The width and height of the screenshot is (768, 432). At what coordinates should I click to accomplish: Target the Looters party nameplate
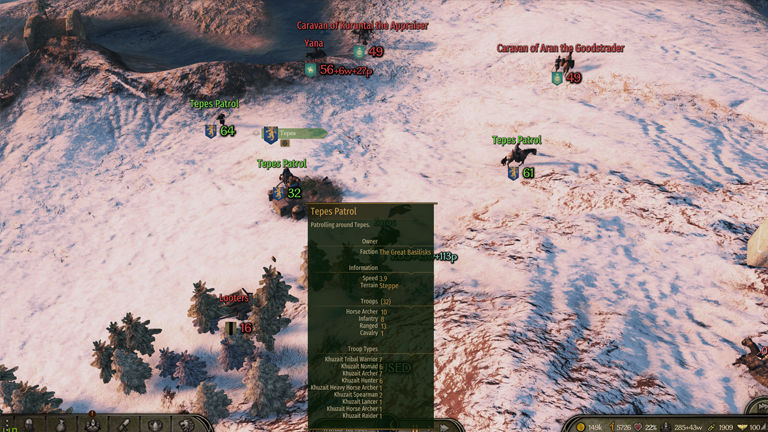[234, 298]
